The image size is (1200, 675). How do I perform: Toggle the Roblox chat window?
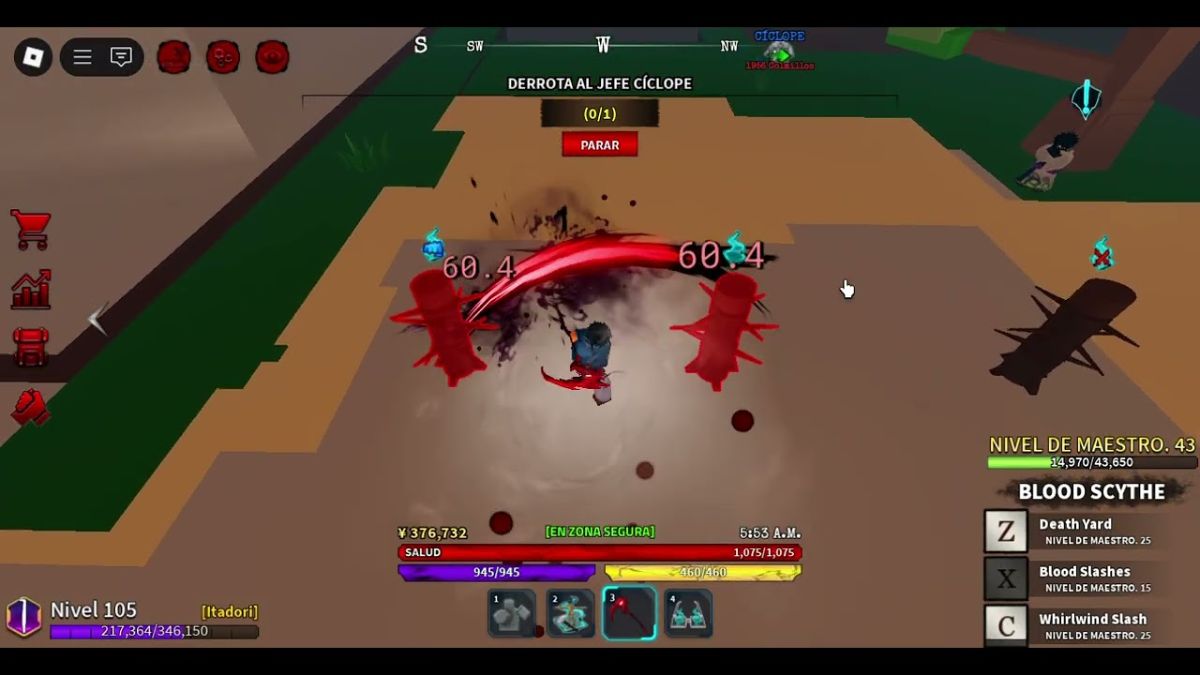click(x=121, y=57)
